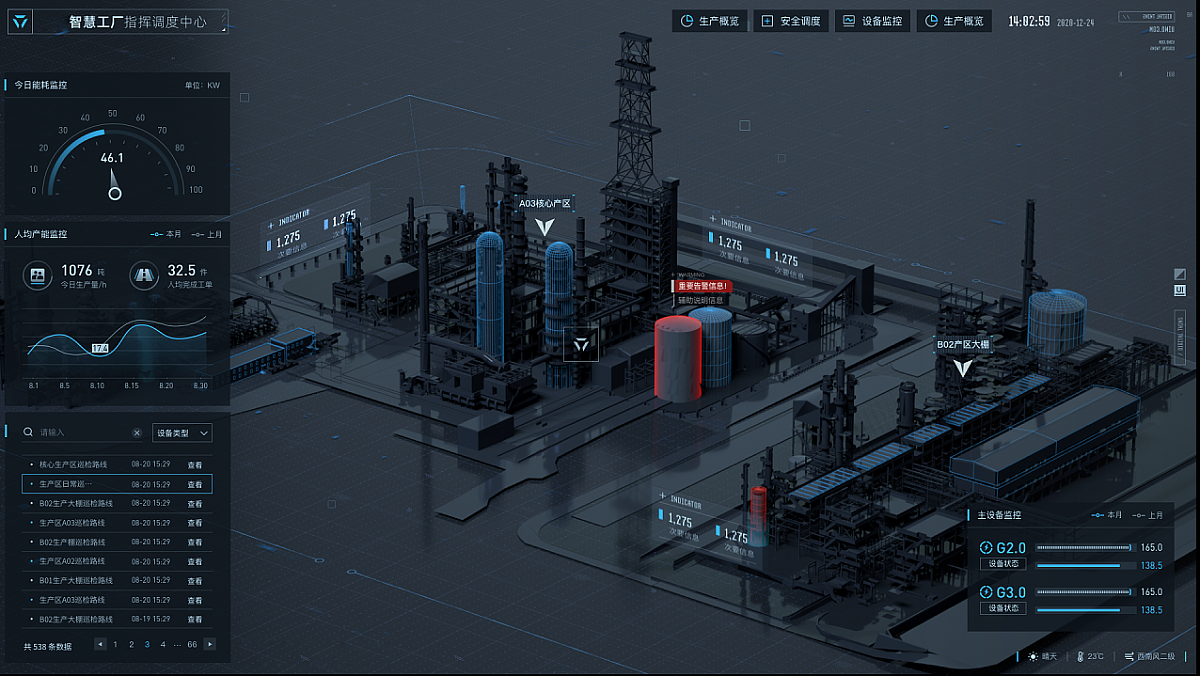Open the 设备类型 dropdown
This screenshot has width=1200, height=676.
tap(182, 433)
